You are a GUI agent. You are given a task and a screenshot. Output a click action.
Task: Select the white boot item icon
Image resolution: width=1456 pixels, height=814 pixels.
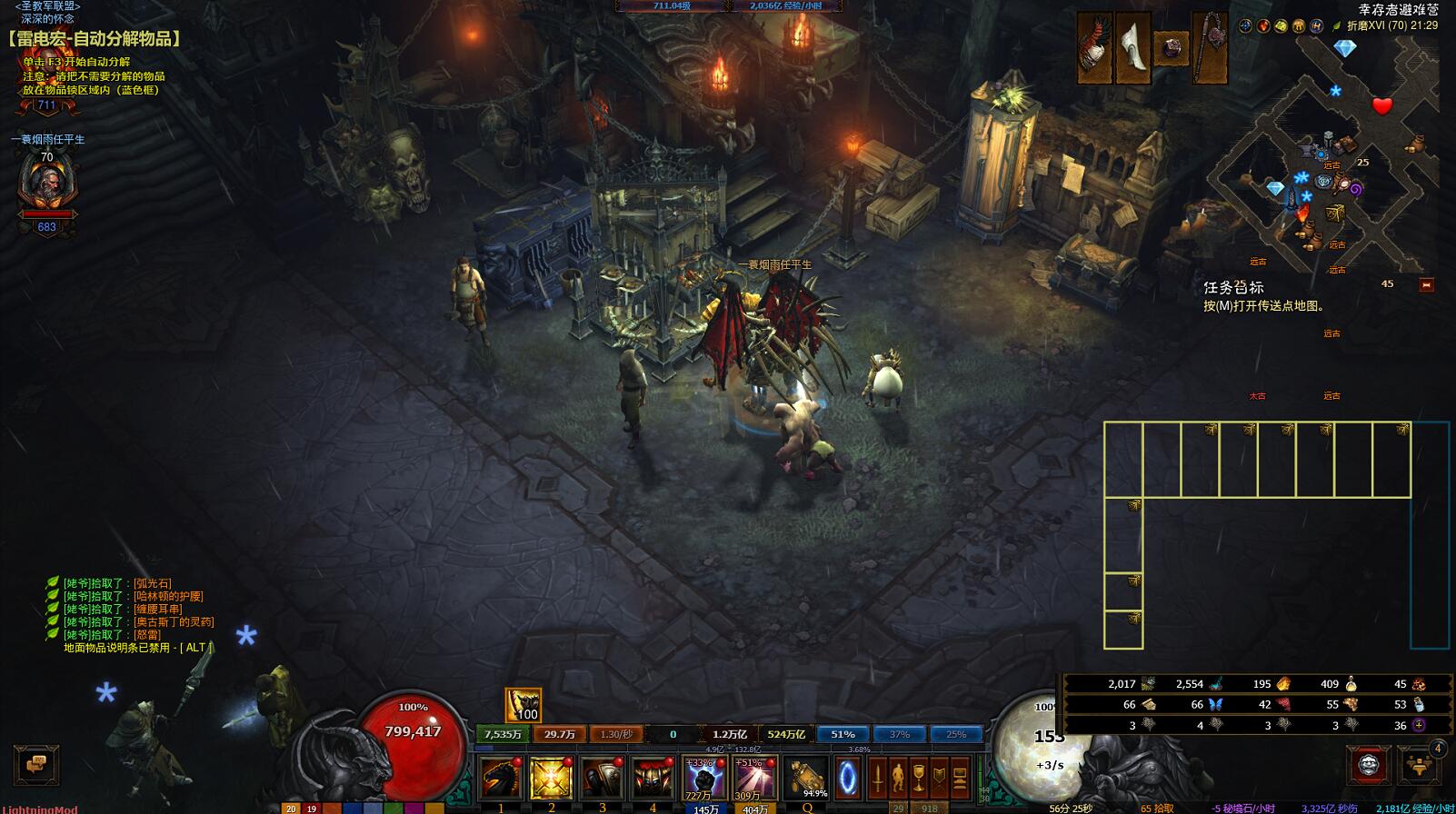pos(1133,48)
